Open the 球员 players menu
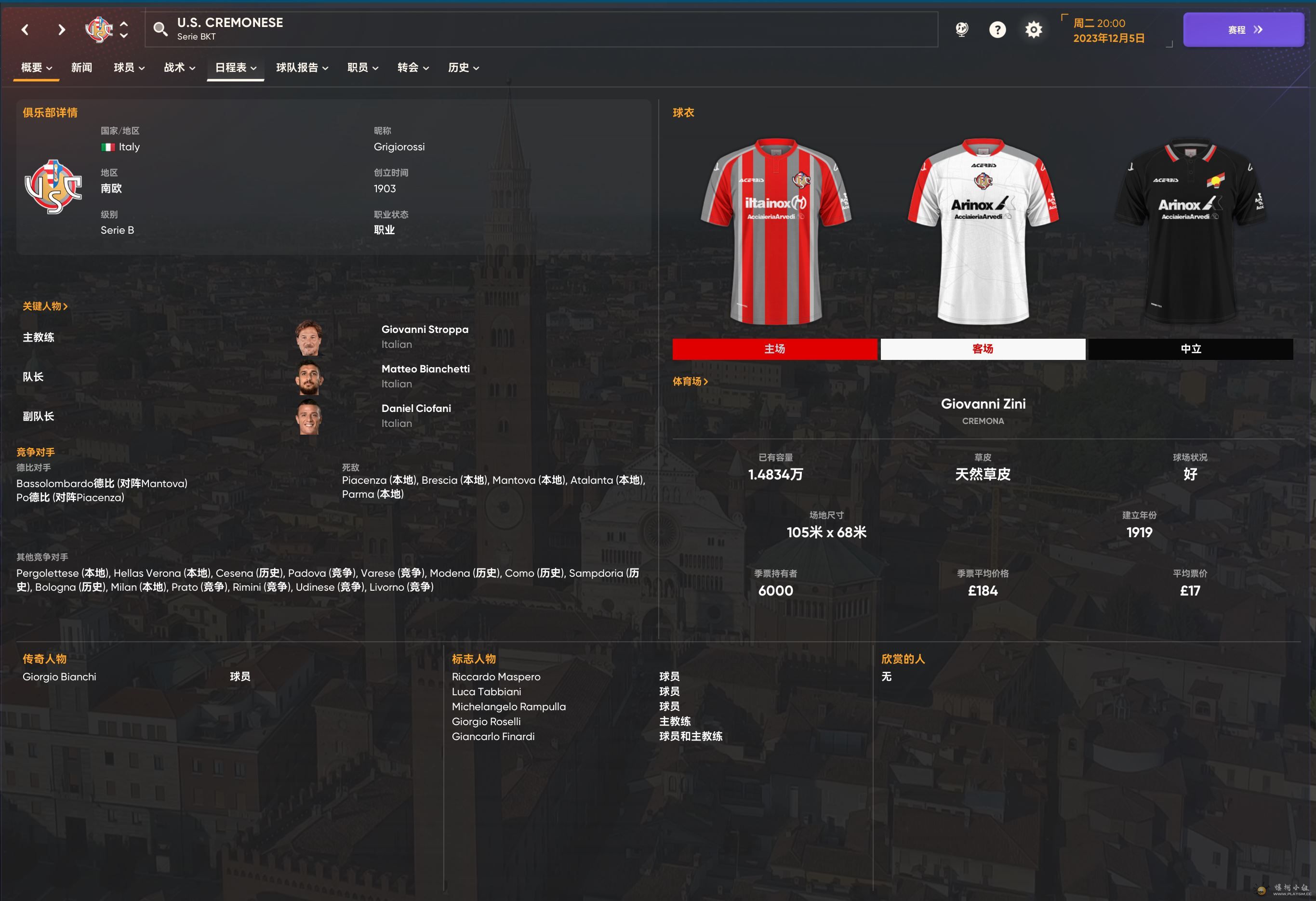Viewport: 1316px width, 901px height. [x=129, y=68]
